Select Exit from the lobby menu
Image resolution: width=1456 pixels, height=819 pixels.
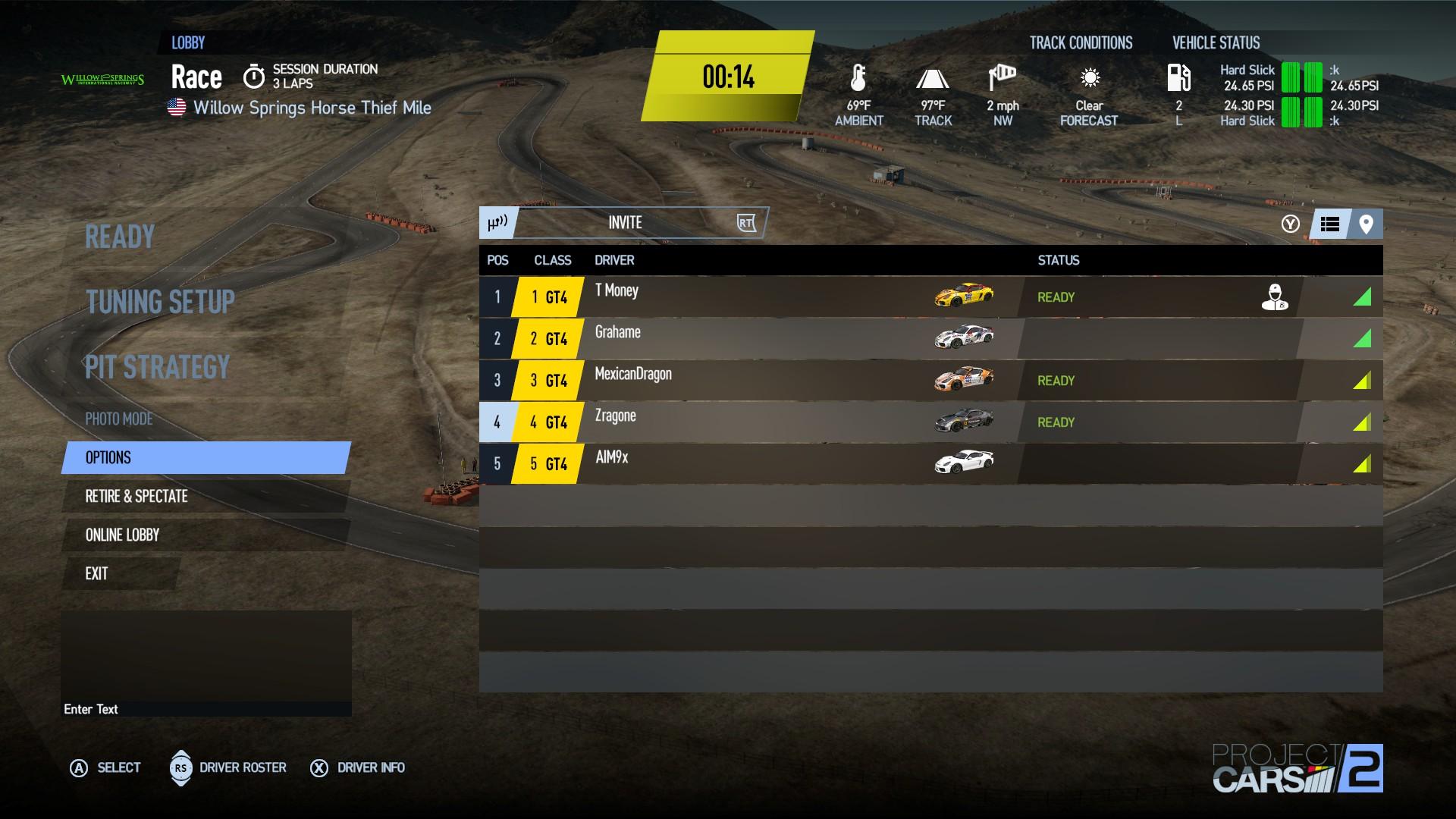96,574
